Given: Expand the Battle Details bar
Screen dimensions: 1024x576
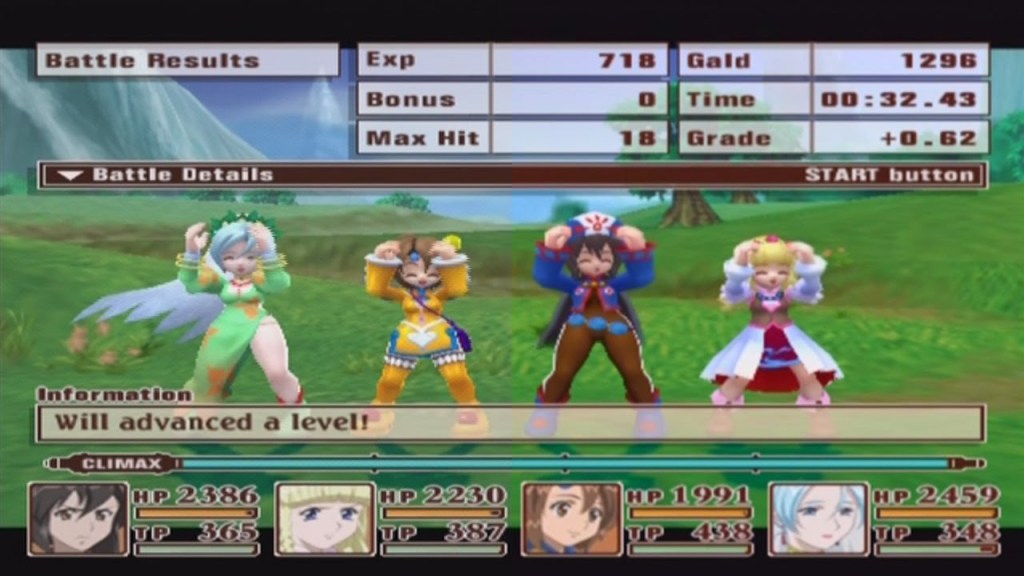Looking at the screenshot, I should tap(512, 175).
